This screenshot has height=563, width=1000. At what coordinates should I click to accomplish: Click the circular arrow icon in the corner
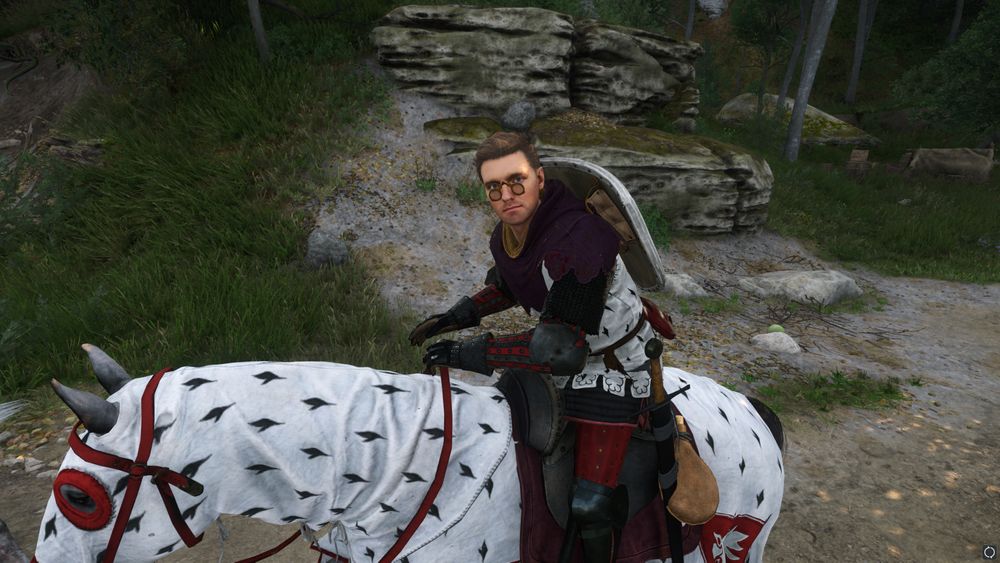989,551
